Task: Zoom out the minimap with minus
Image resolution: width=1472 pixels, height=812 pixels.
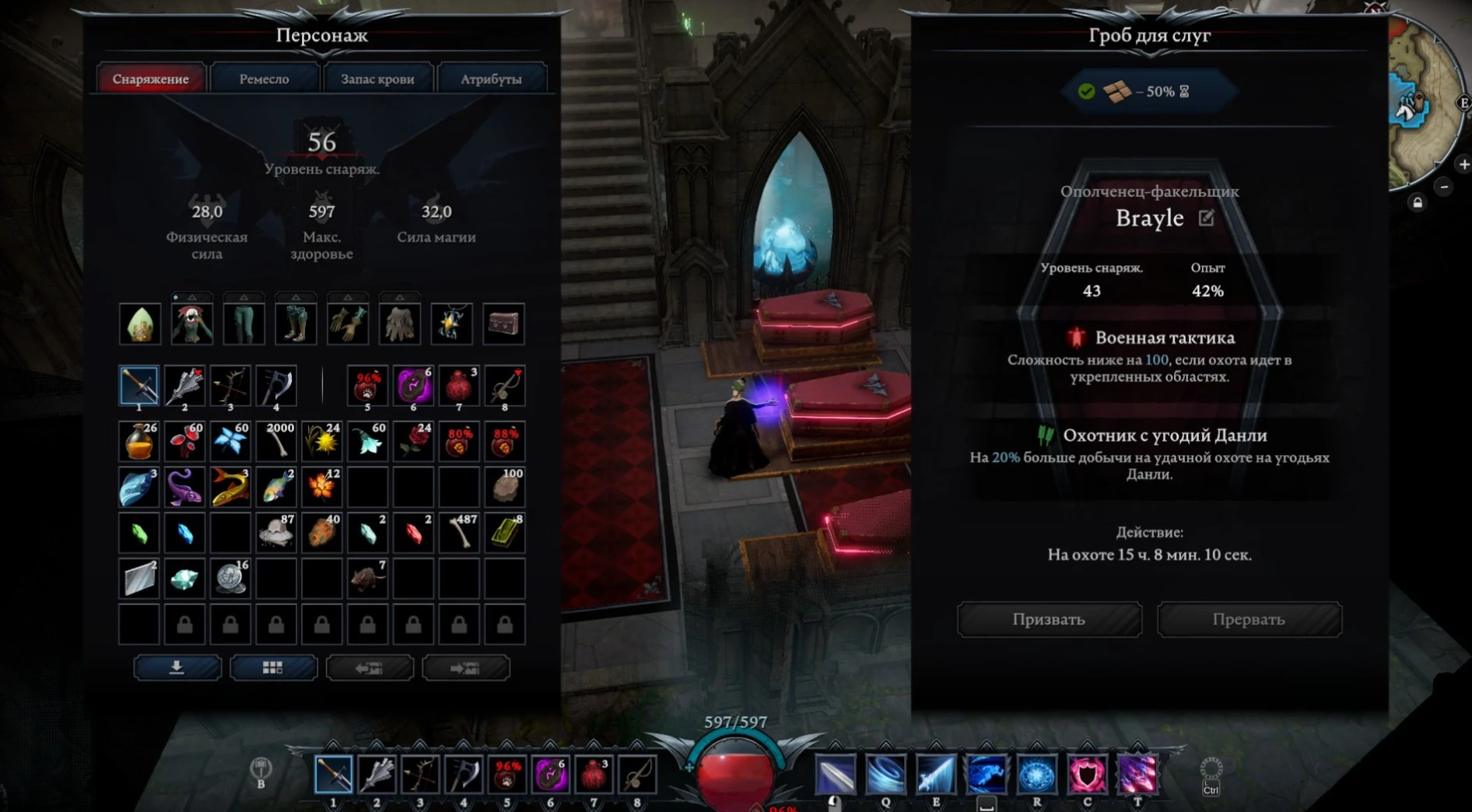Action: pyautogui.click(x=1445, y=187)
